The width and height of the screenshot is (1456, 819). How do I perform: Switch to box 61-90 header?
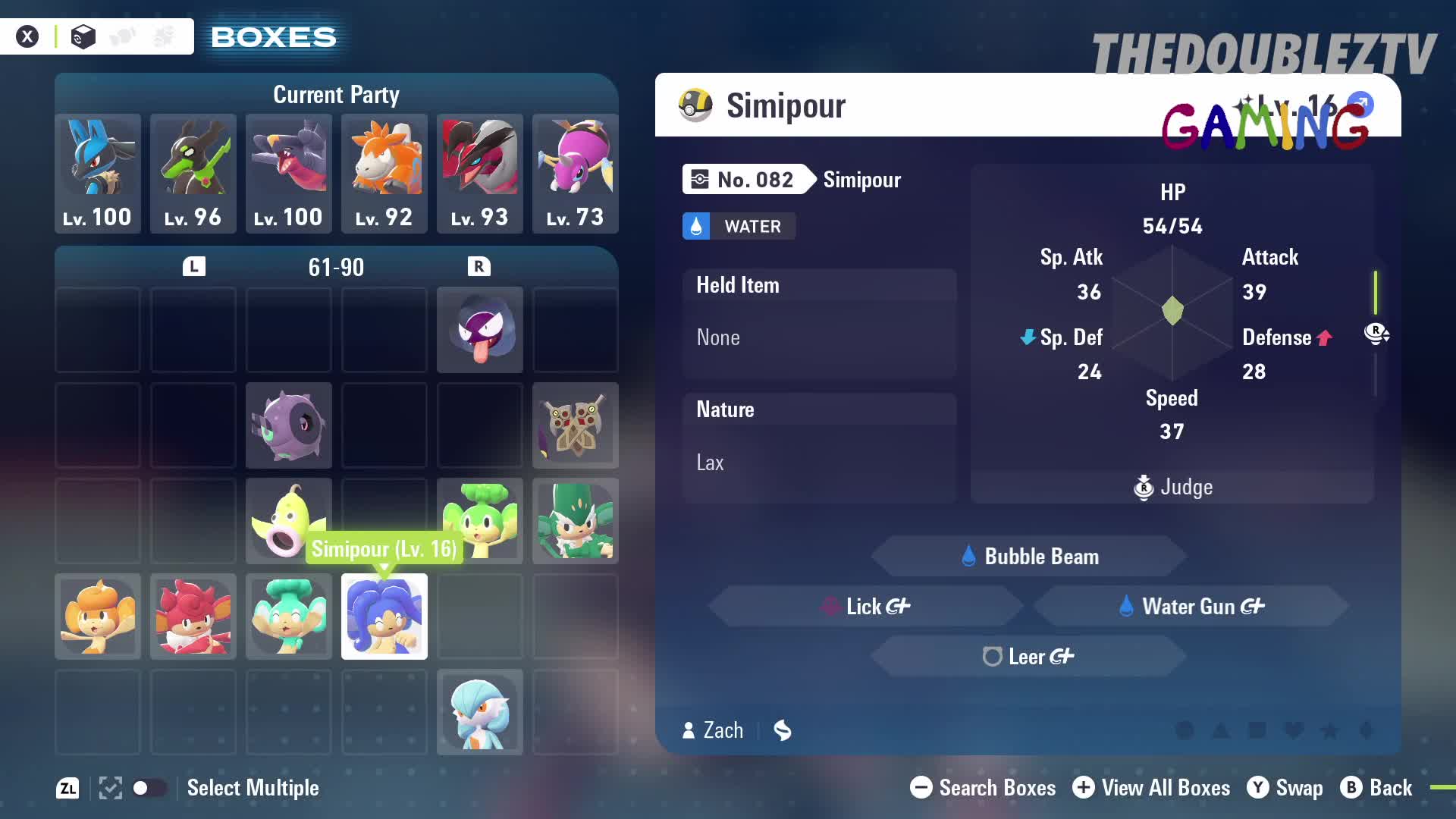tap(336, 266)
